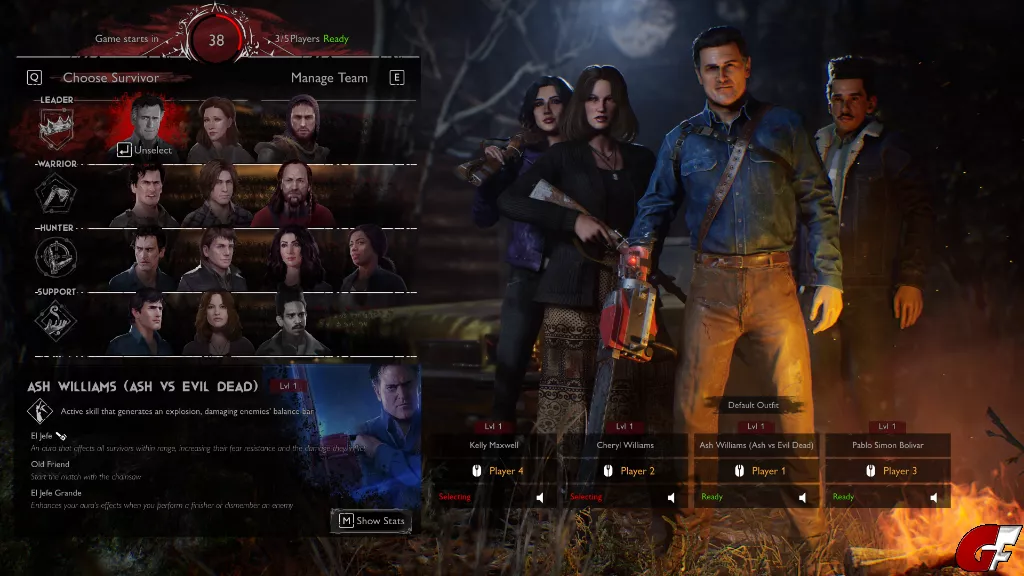Toggle Player 2's speaker icon
The image size is (1024, 576).
pyautogui.click(x=671, y=497)
